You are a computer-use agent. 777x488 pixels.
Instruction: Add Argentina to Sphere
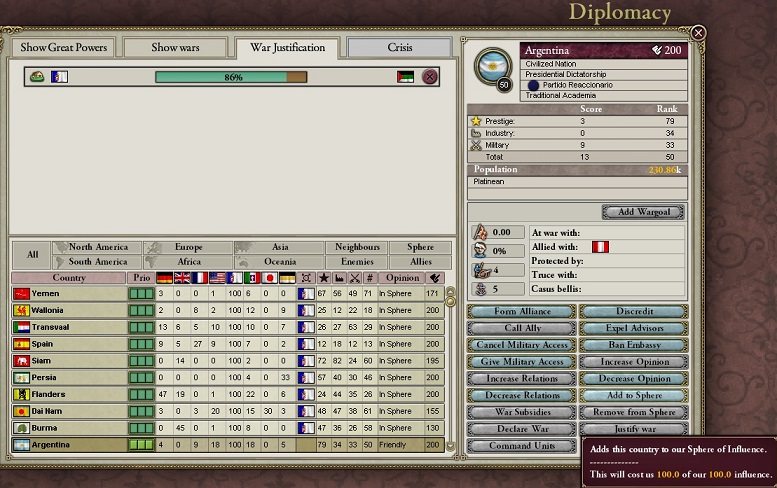coord(634,396)
